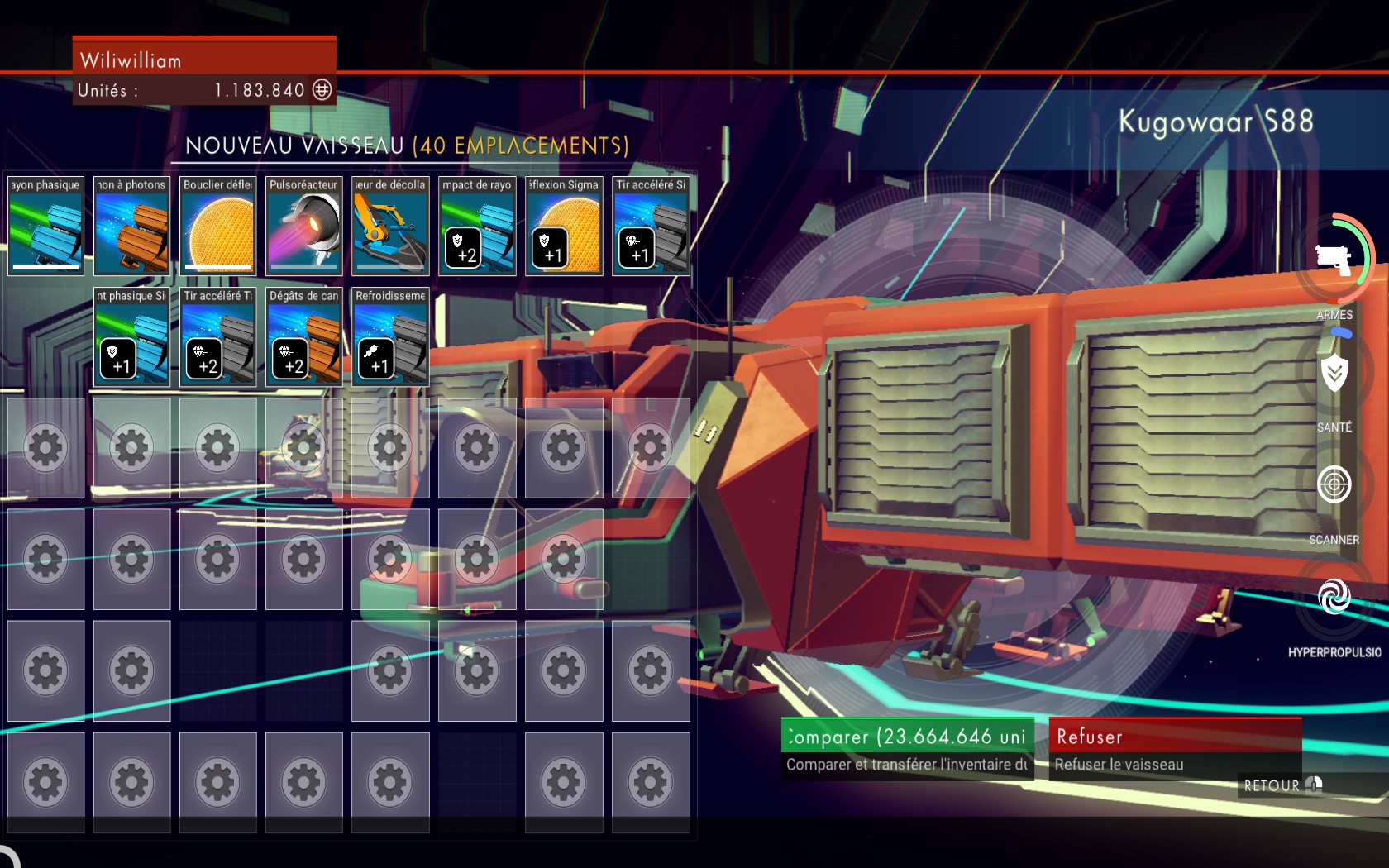Select the yellow takeoff thruster slot
This screenshot has height=868, width=1389.
click(x=390, y=226)
